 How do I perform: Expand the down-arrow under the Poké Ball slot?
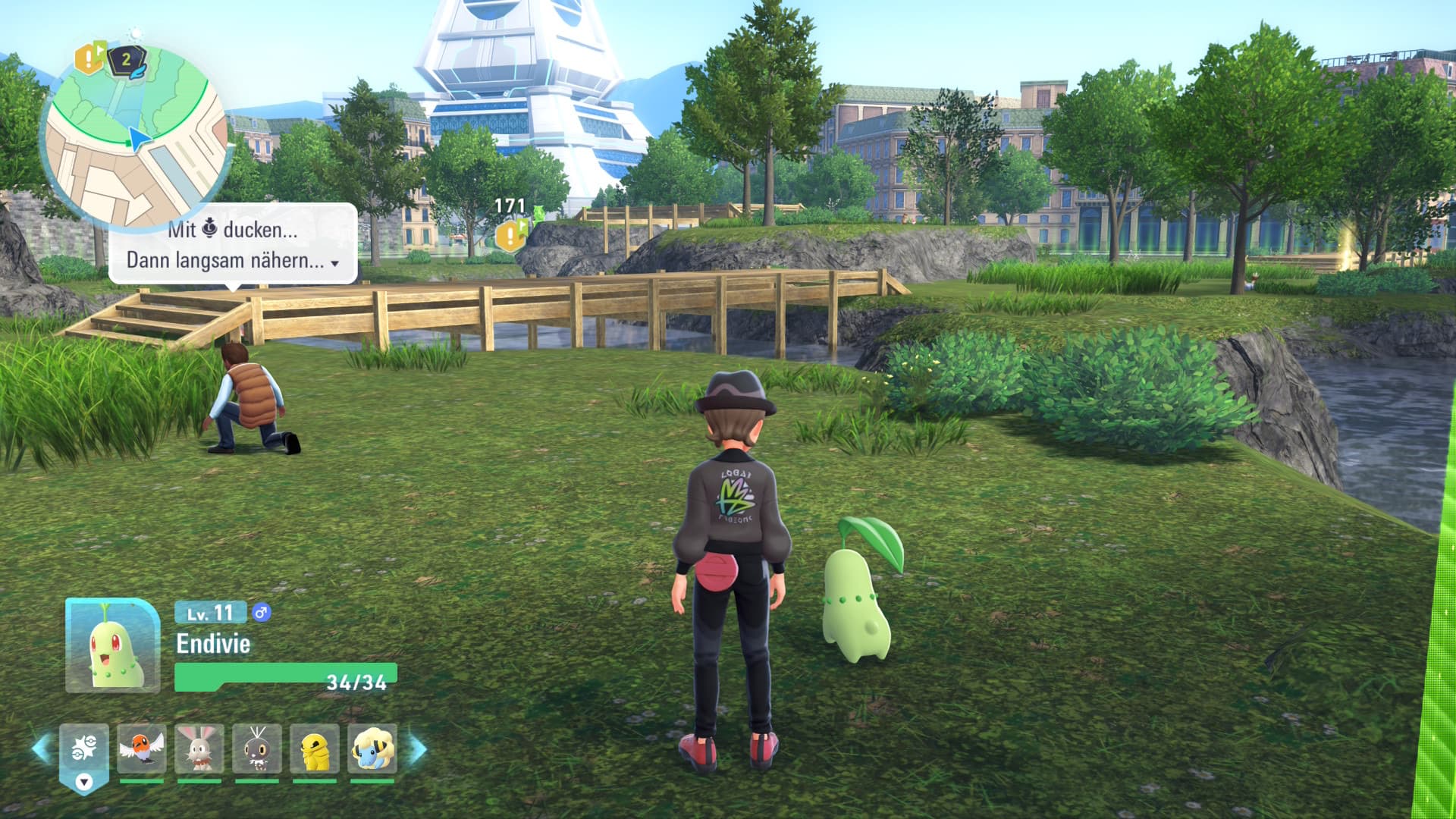[x=84, y=782]
